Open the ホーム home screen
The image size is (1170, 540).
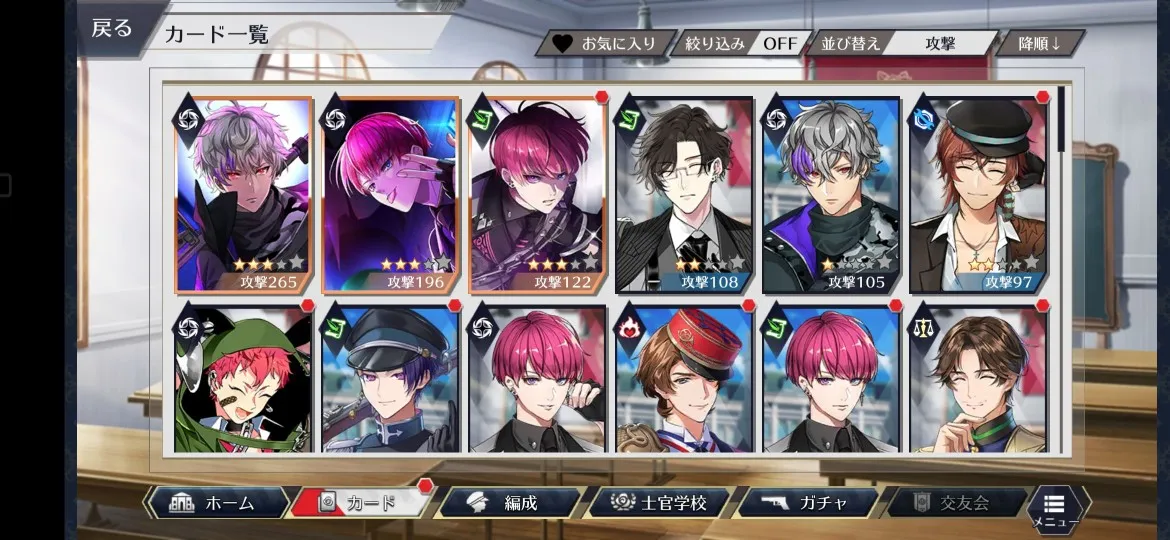coord(217,503)
